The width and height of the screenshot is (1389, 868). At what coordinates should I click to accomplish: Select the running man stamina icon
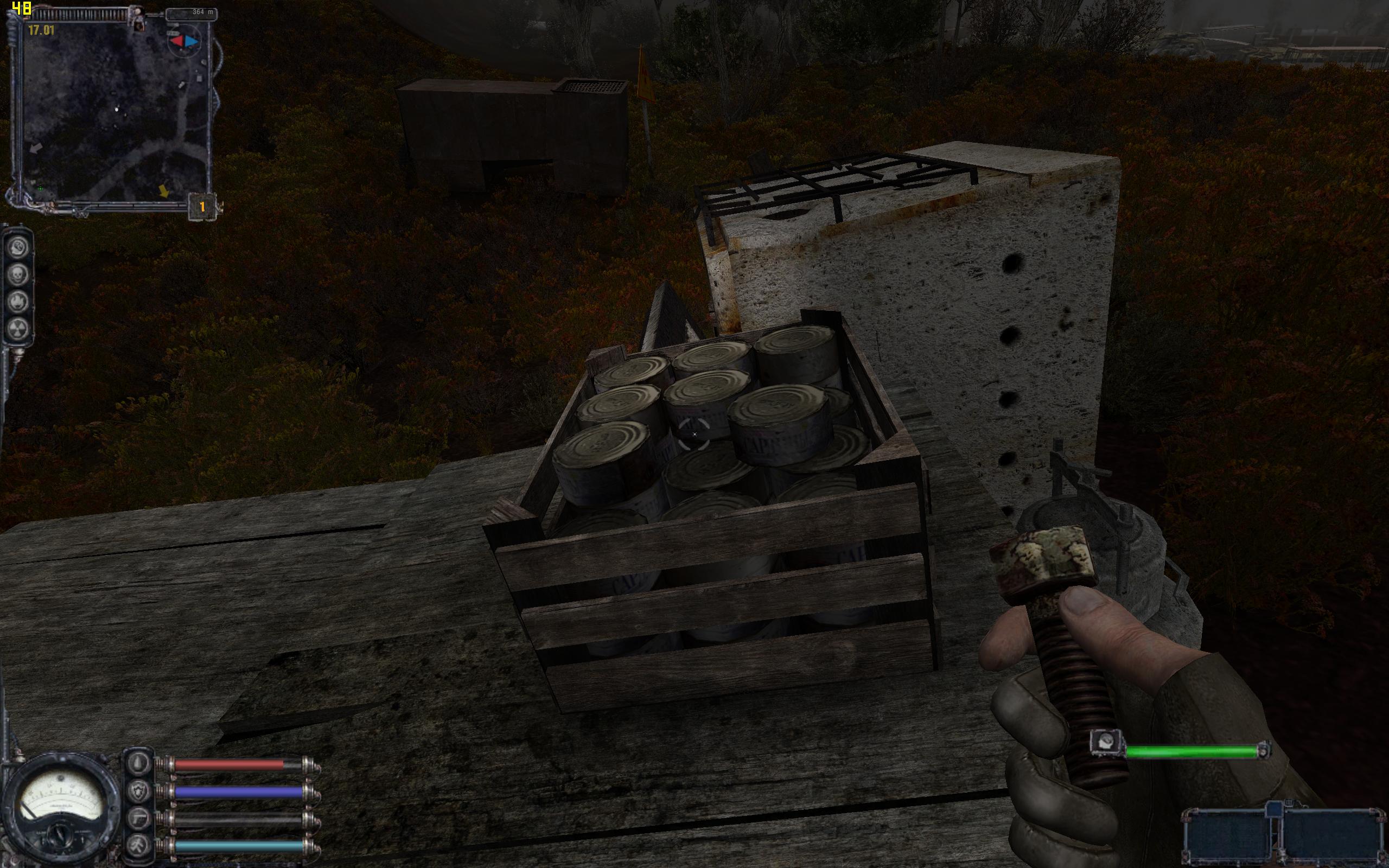tap(138, 845)
